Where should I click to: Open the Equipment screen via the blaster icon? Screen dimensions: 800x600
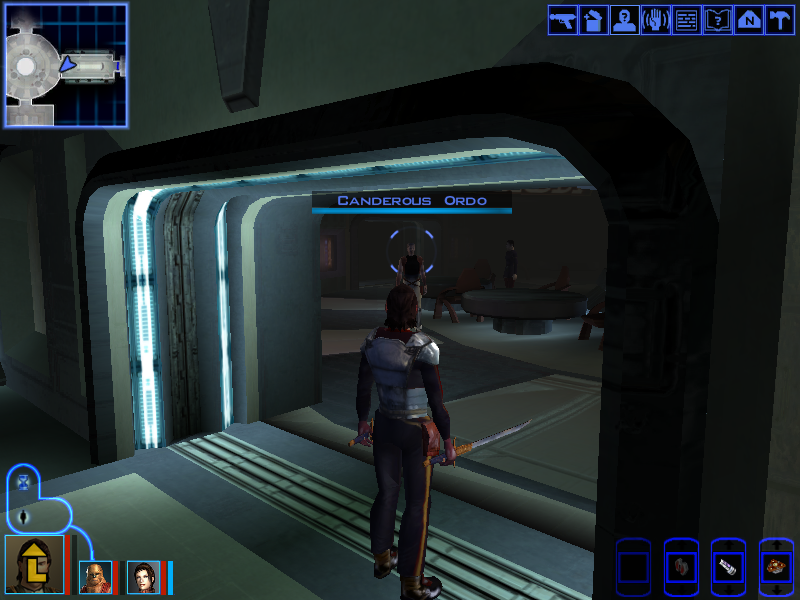click(562, 20)
